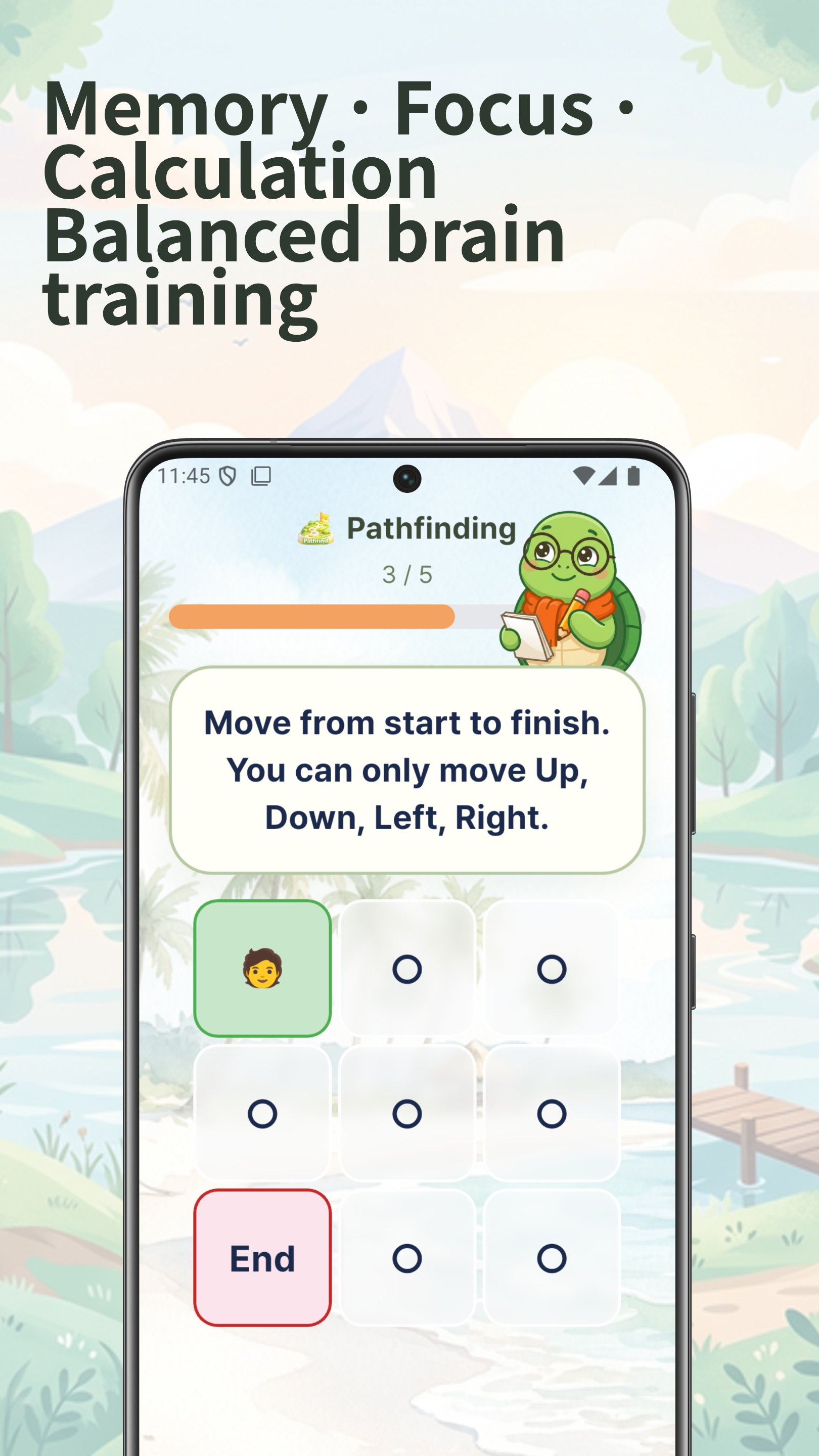Click the cellular signal icon
The image size is (819, 1456).
tap(609, 476)
